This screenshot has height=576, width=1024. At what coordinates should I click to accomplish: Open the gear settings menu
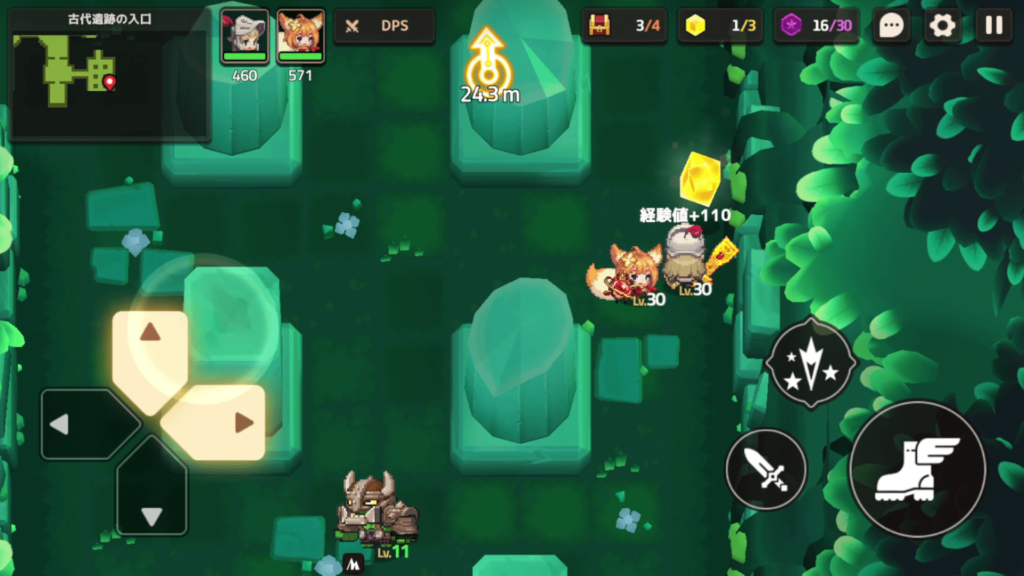(942, 26)
